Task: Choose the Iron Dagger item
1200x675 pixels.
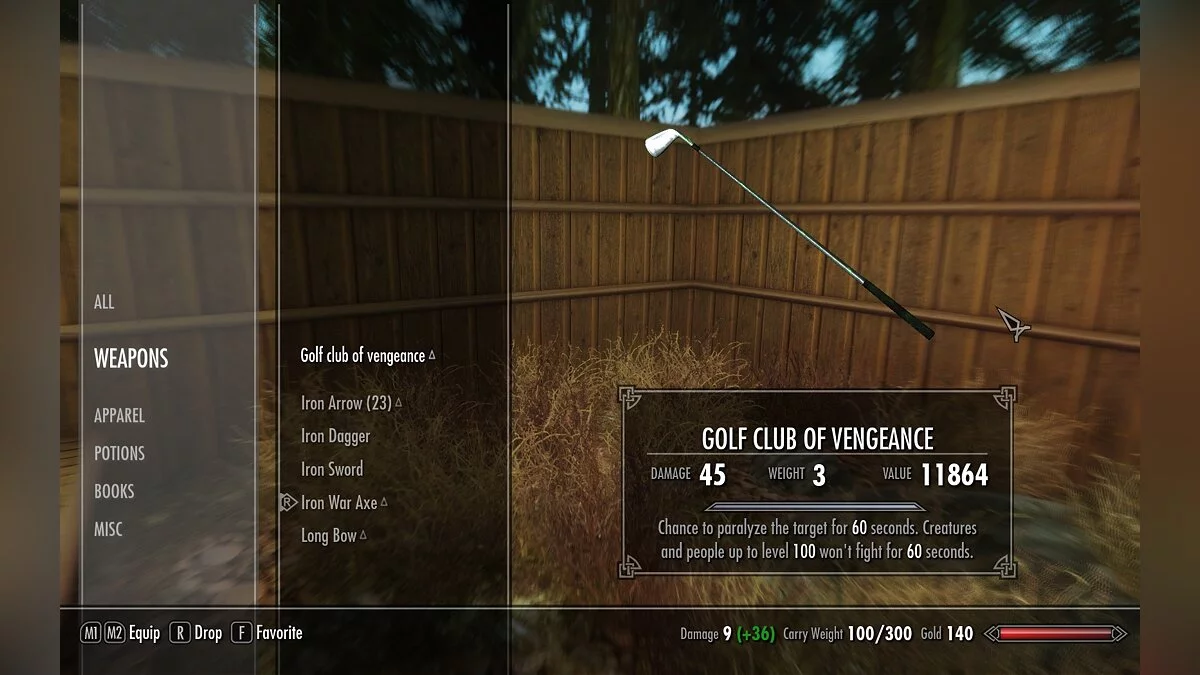Action: [x=335, y=436]
